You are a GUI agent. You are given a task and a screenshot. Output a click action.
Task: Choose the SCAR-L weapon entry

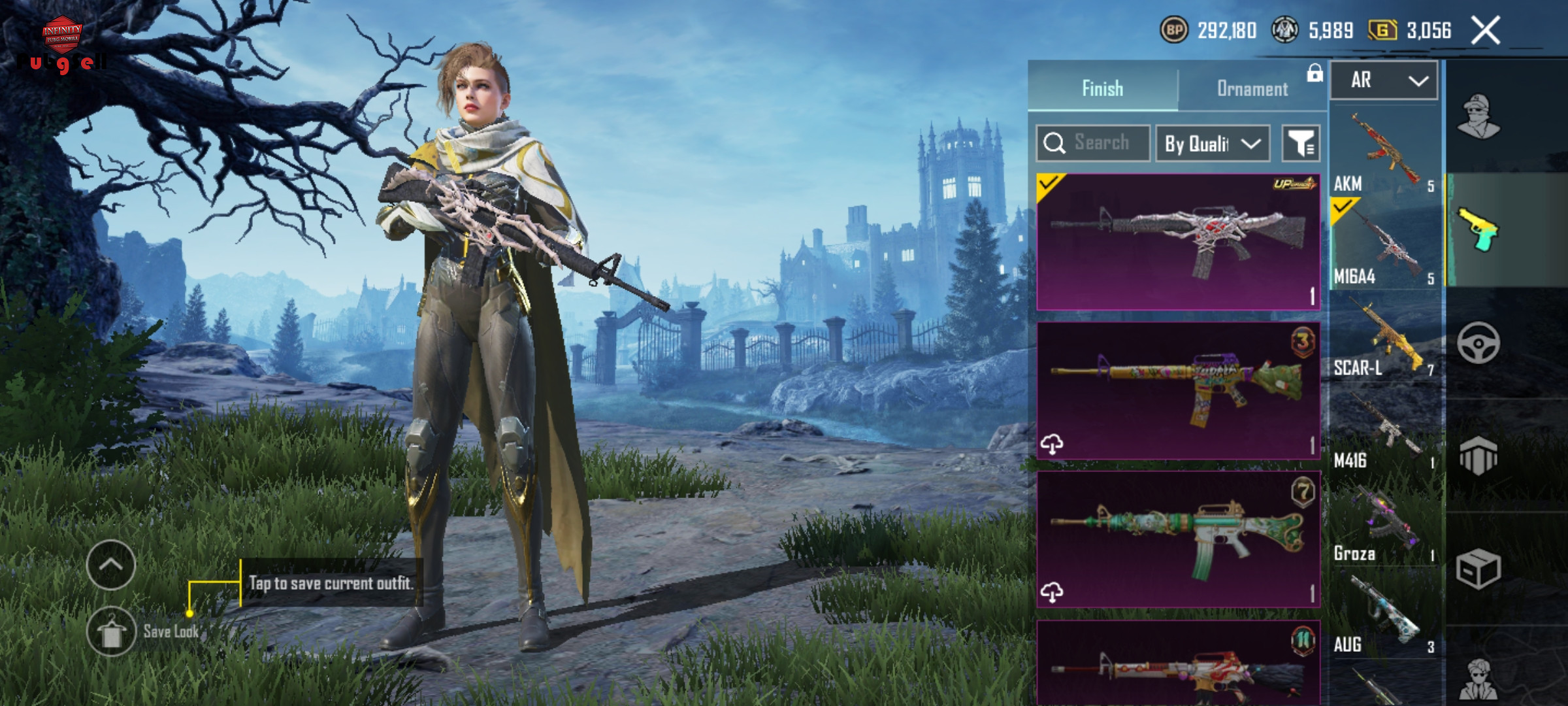tap(1384, 337)
